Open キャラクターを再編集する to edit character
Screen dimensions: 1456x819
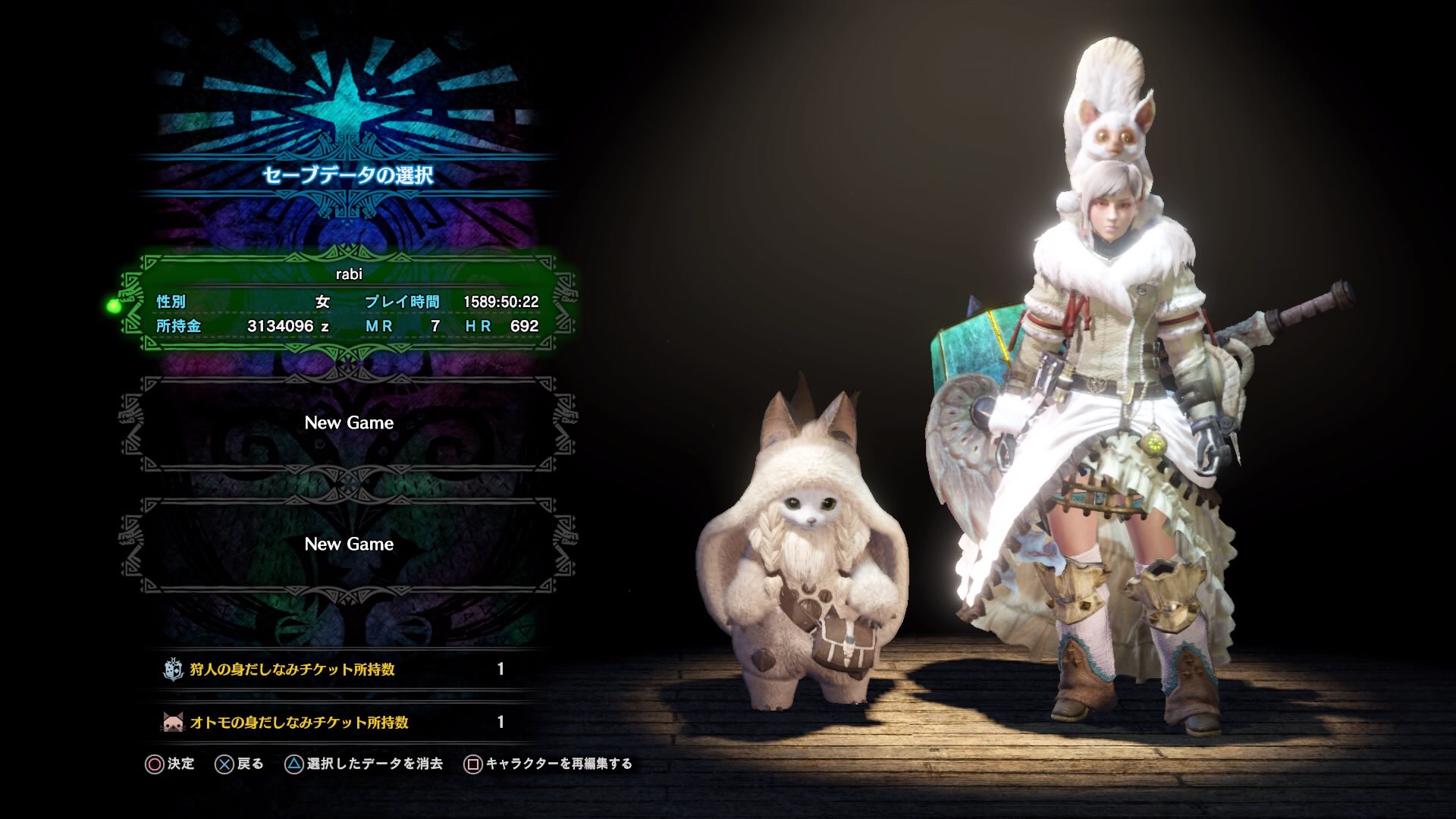click(561, 764)
